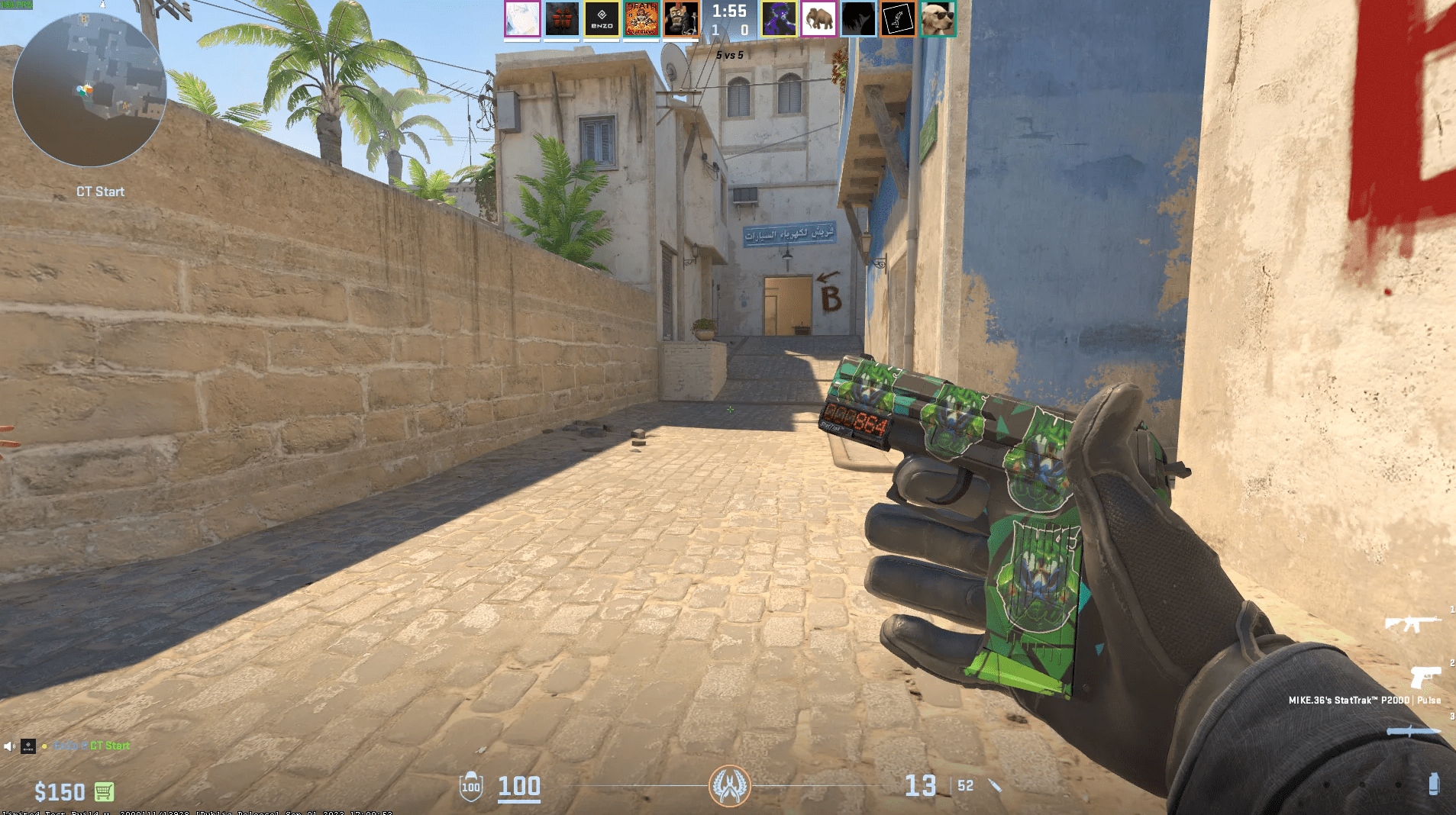1456x815 pixels.
Task: Click the 5 vs 5 match label
Action: point(728,54)
